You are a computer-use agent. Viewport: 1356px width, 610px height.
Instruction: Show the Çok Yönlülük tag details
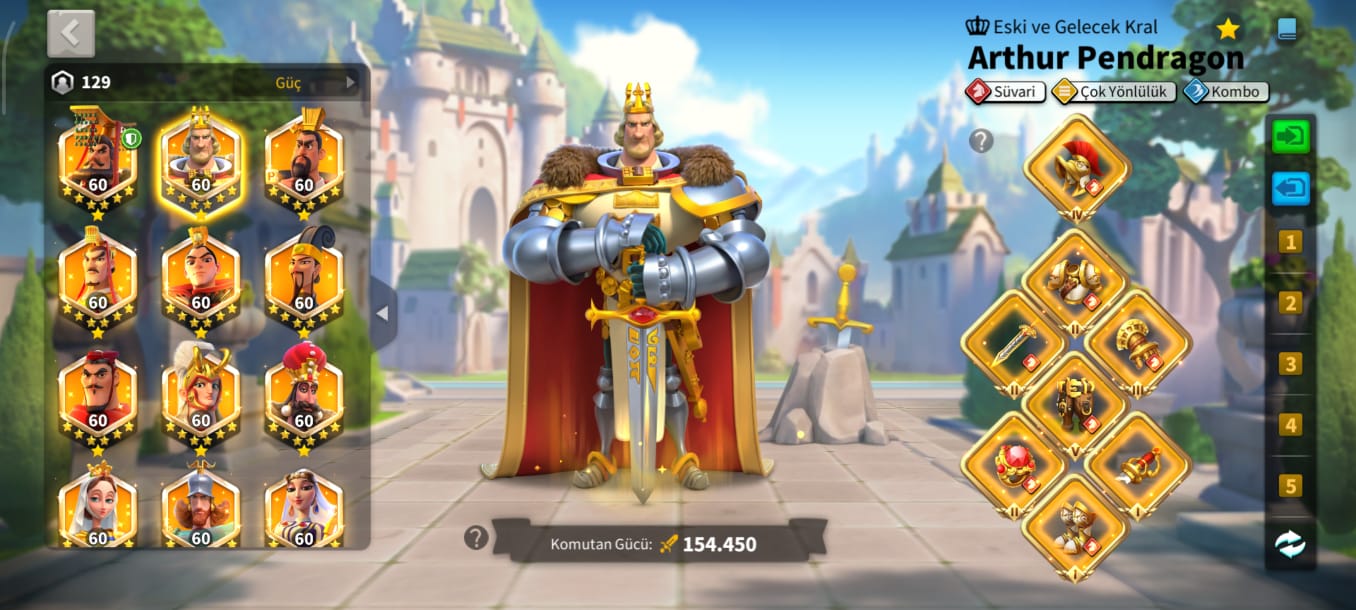tap(1114, 92)
